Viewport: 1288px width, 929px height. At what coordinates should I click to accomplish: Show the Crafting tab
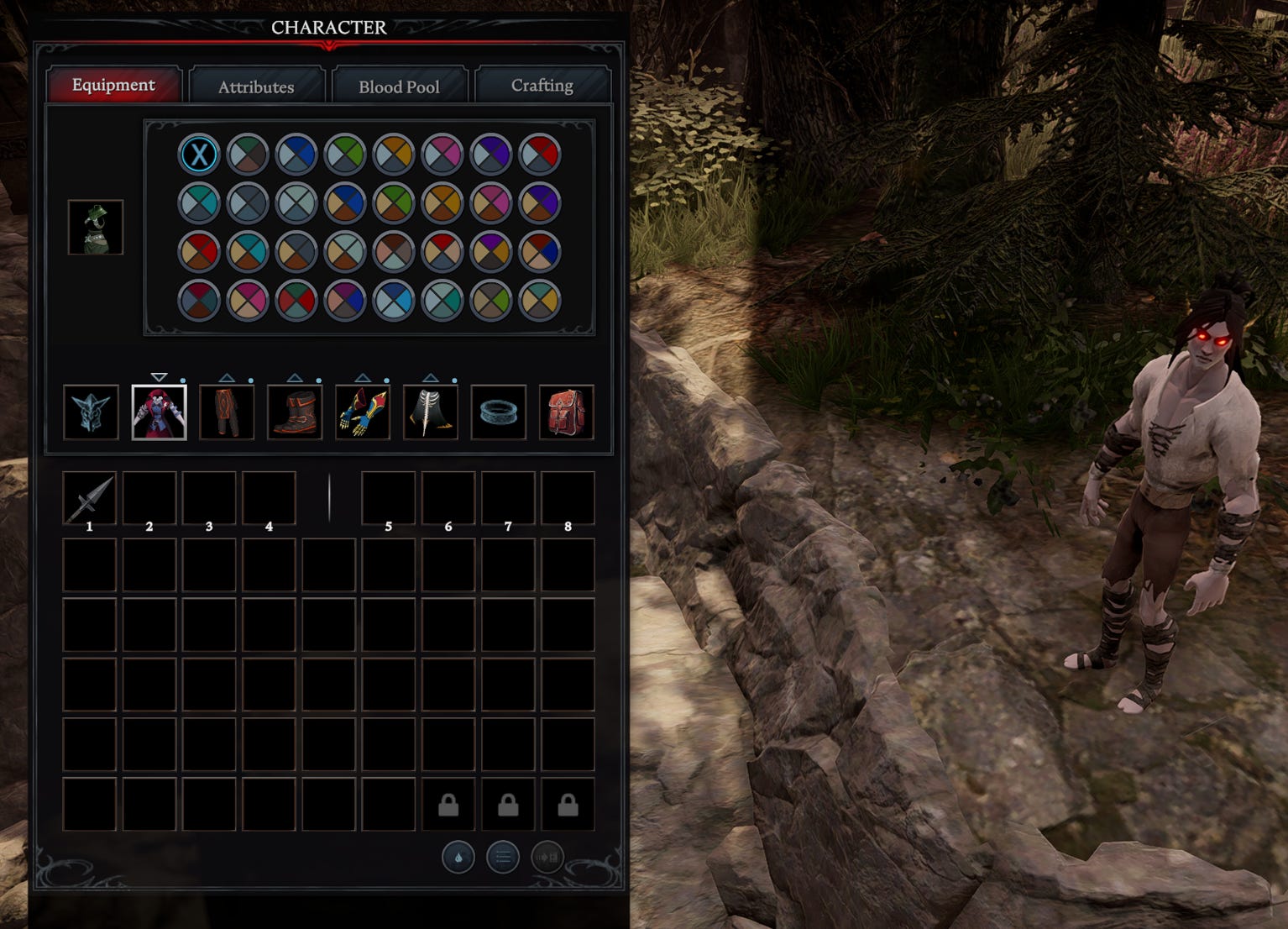(542, 86)
